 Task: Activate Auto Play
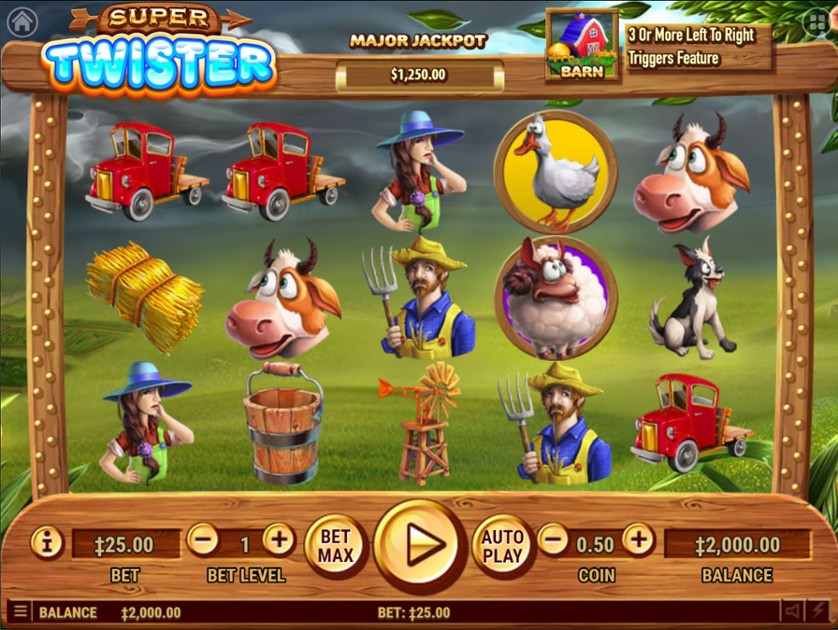point(502,545)
